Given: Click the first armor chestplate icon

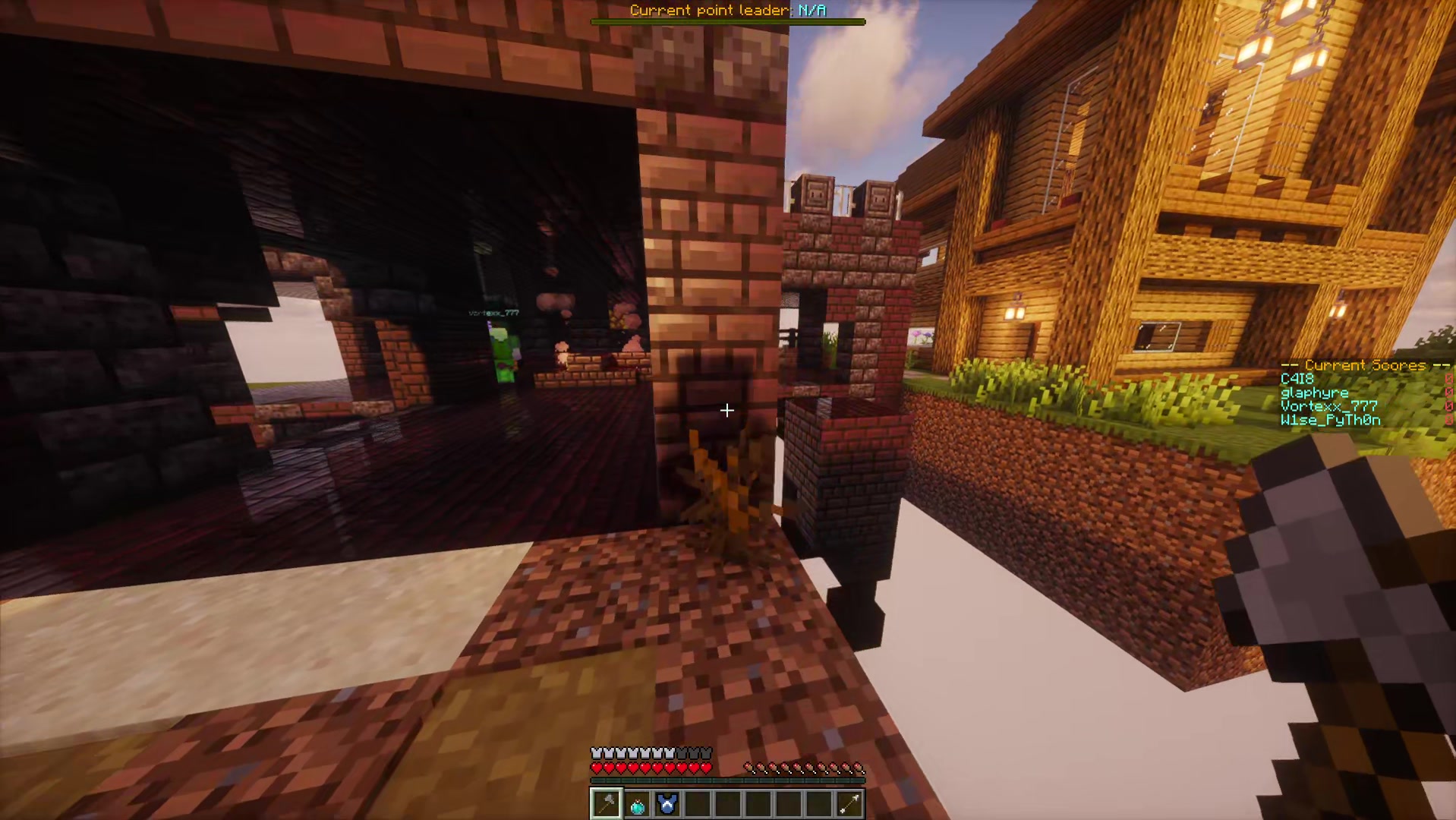Looking at the screenshot, I should click(594, 752).
